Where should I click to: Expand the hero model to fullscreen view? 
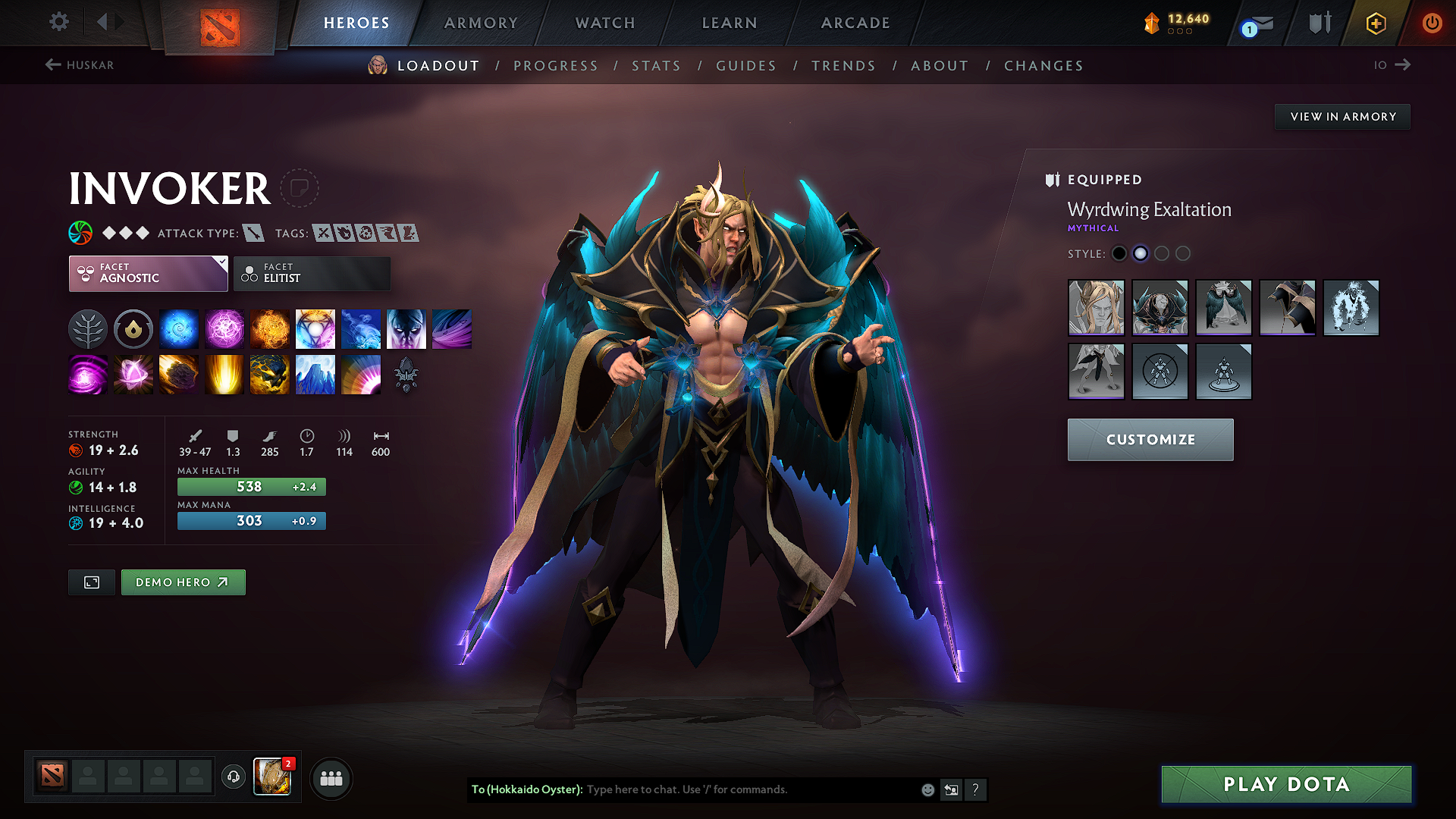(91, 582)
